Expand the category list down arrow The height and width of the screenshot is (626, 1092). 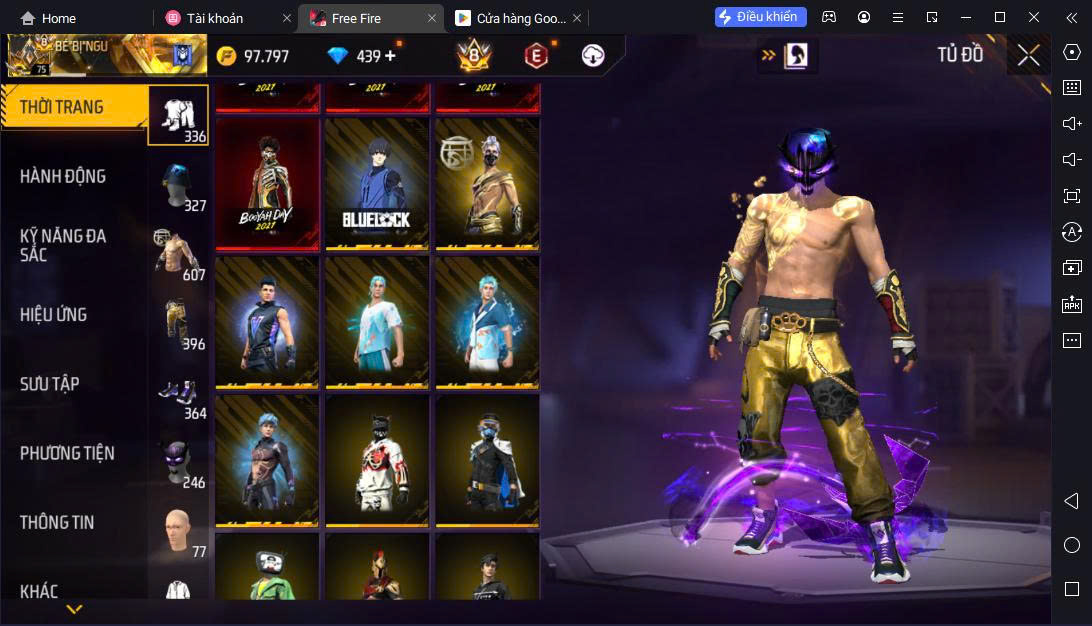click(x=74, y=608)
